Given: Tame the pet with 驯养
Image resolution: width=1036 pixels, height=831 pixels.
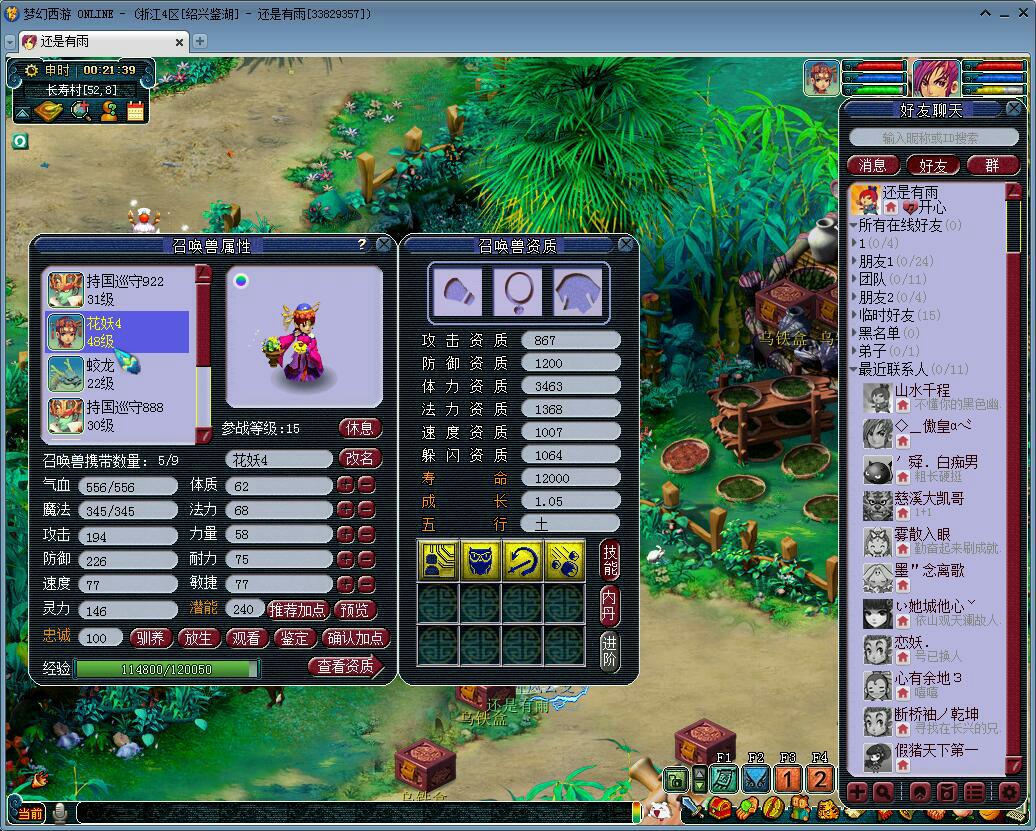Looking at the screenshot, I should pyautogui.click(x=151, y=638).
